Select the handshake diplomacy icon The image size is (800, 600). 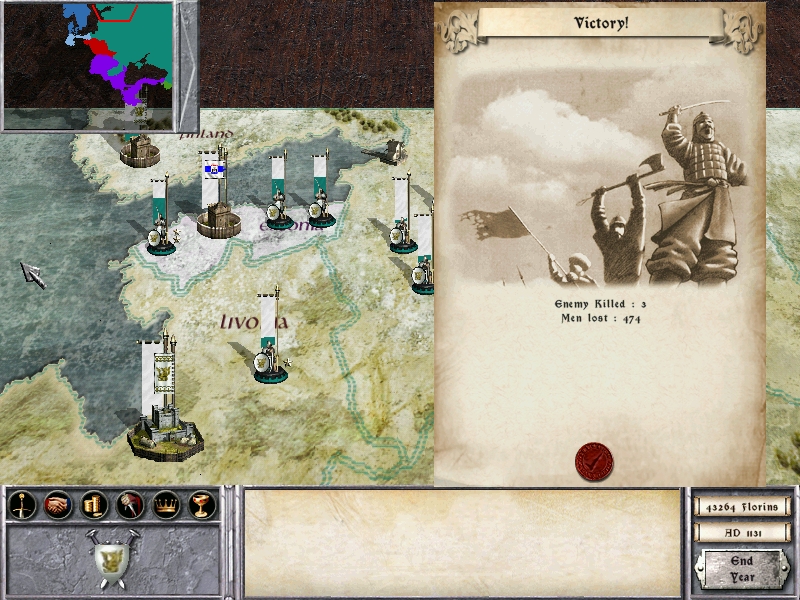click(58, 506)
